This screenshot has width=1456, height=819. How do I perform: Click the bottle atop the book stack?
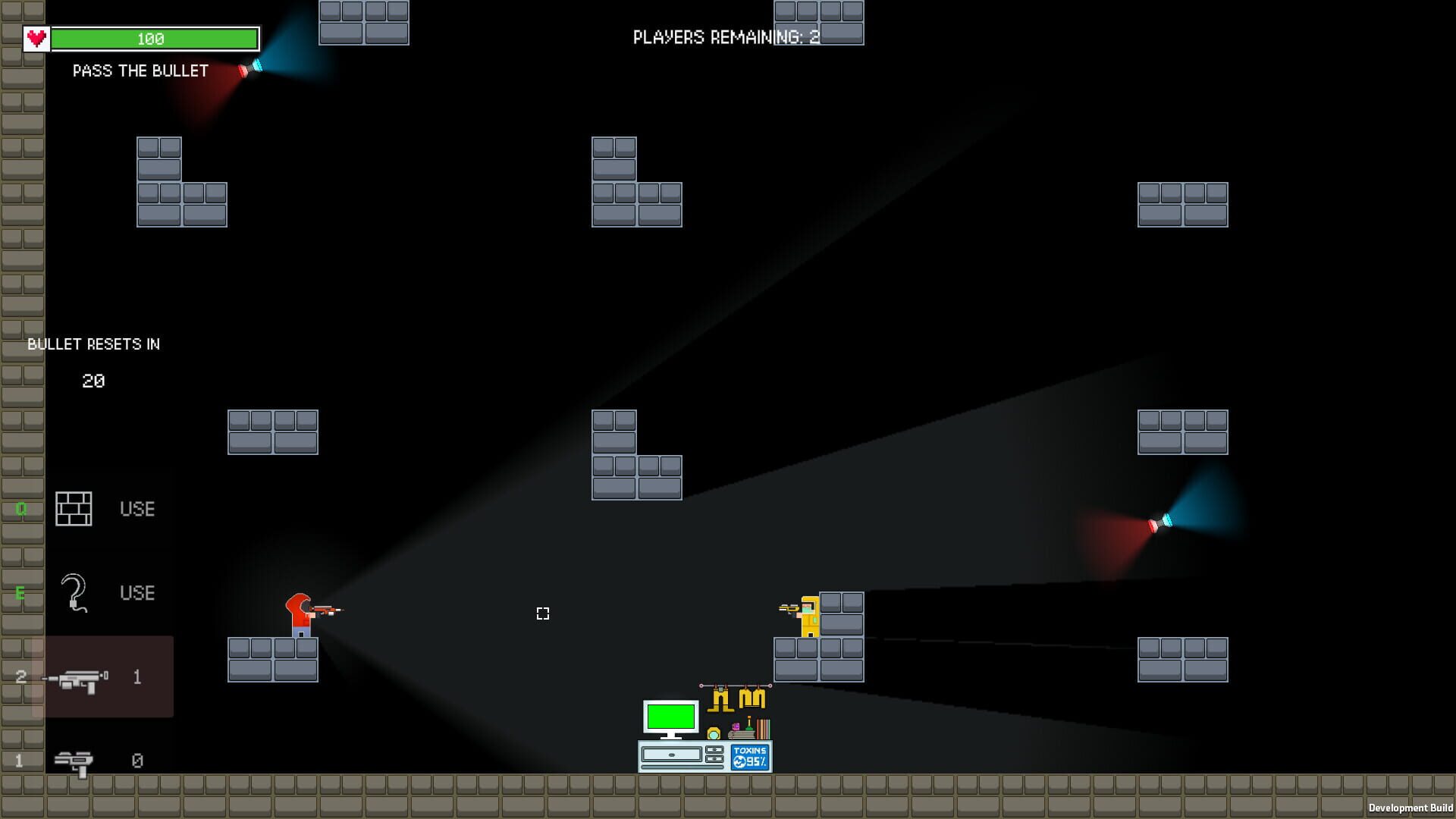click(x=748, y=723)
